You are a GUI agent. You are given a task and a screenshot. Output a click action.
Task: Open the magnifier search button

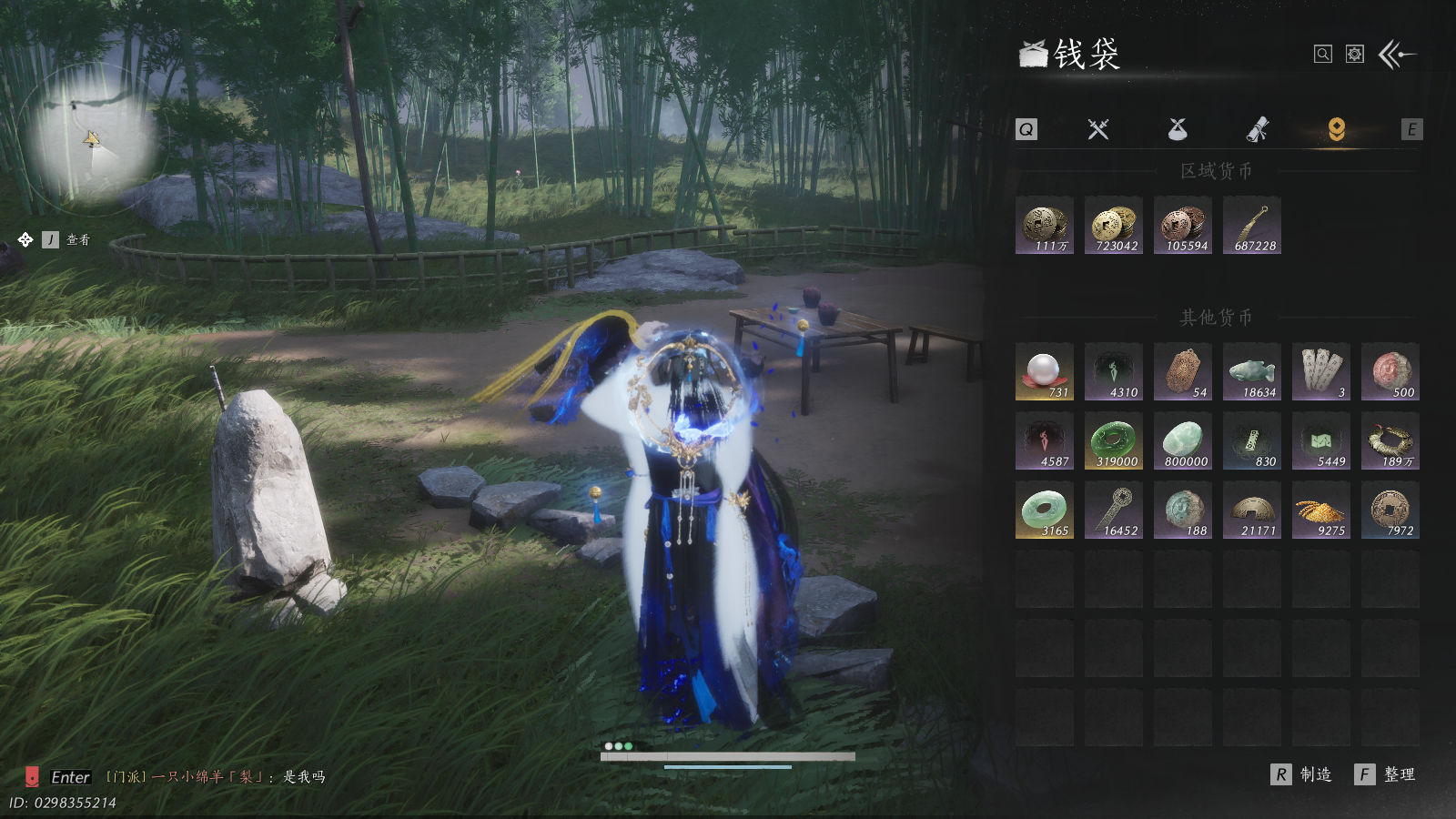1323,55
